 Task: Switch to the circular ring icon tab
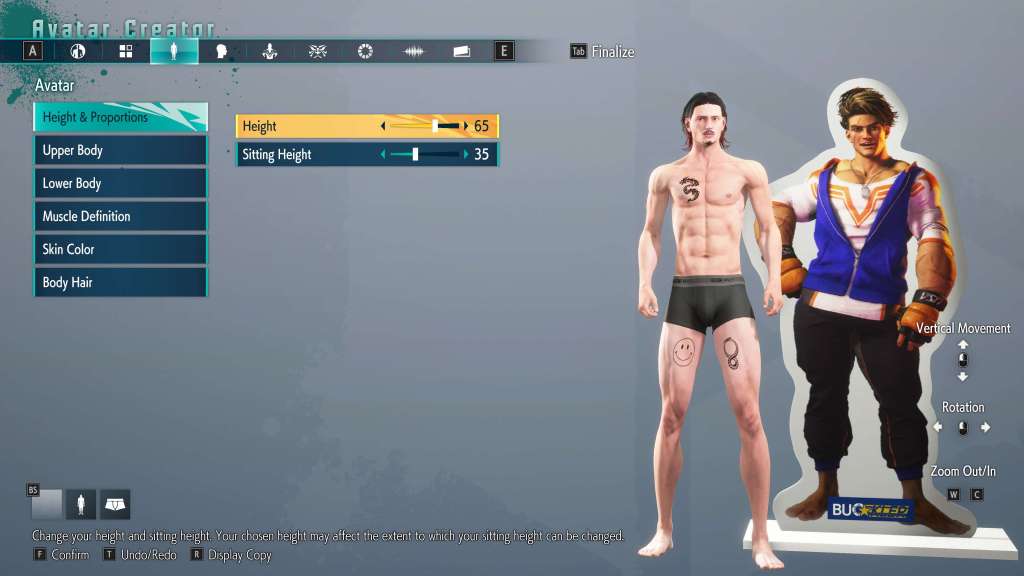point(365,51)
